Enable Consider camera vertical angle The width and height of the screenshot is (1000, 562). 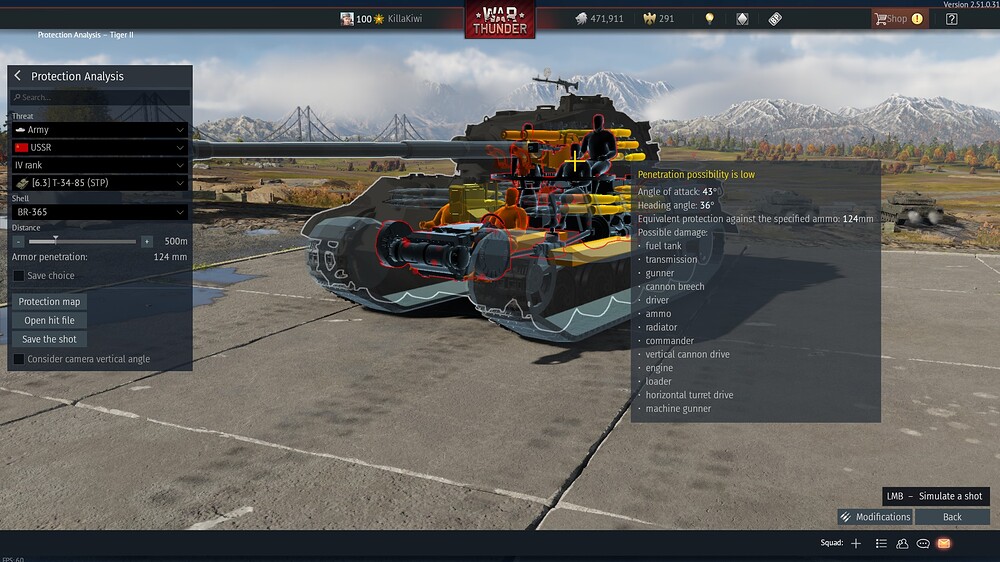click(x=19, y=359)
